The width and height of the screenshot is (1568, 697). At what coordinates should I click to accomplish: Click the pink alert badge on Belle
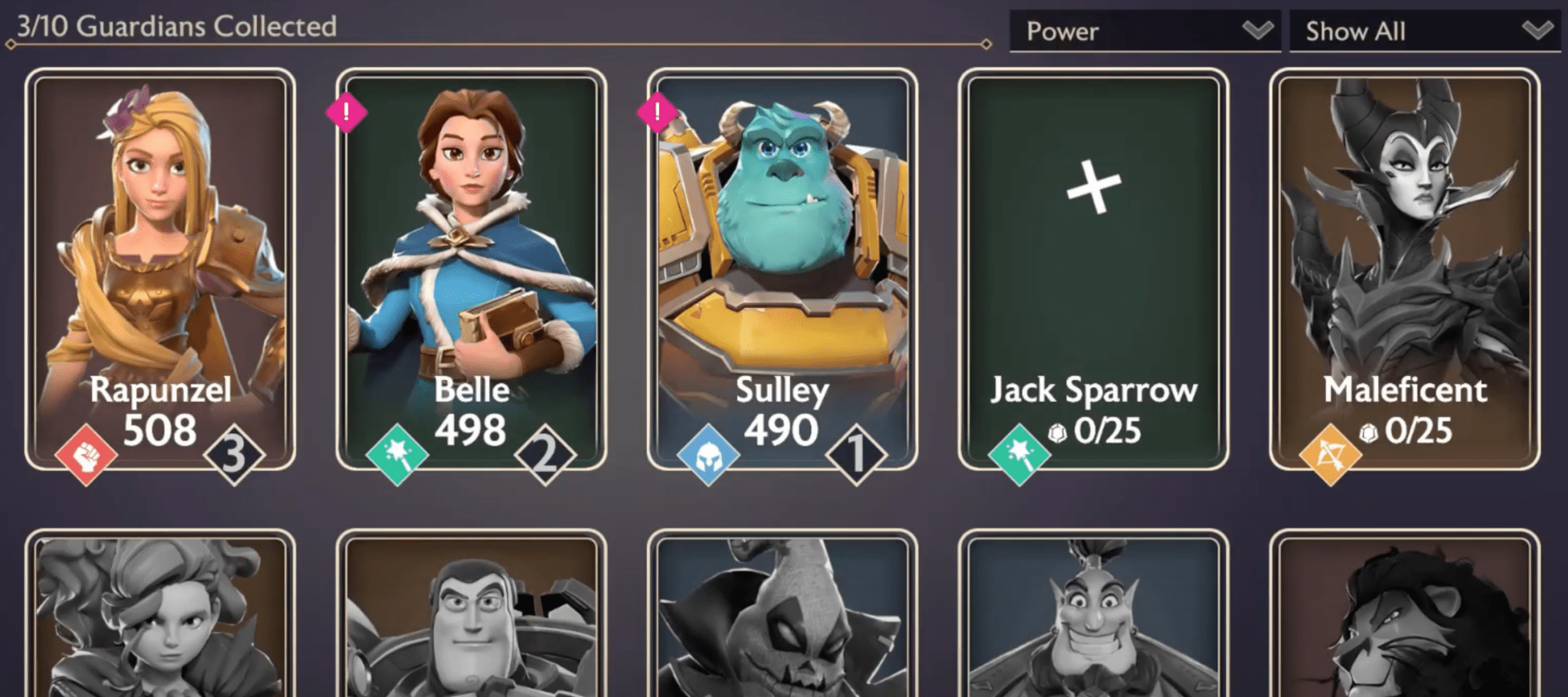pos(346,113)
